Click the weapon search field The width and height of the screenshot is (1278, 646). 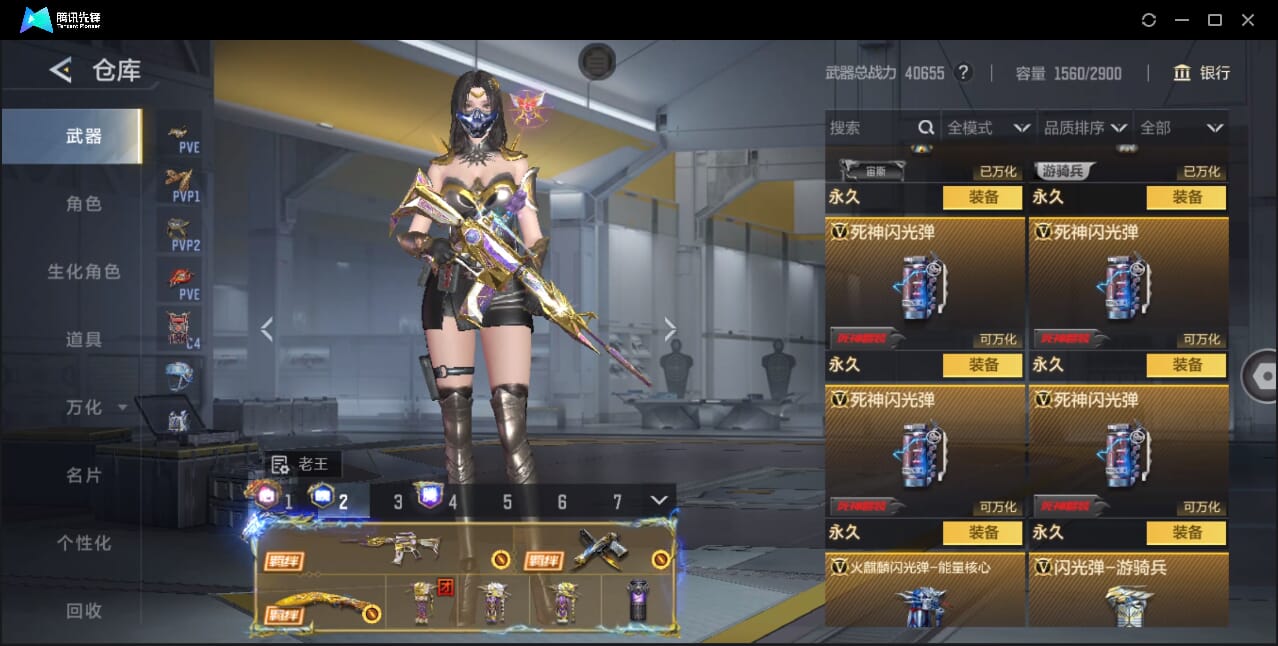click(x=870, y=128)
